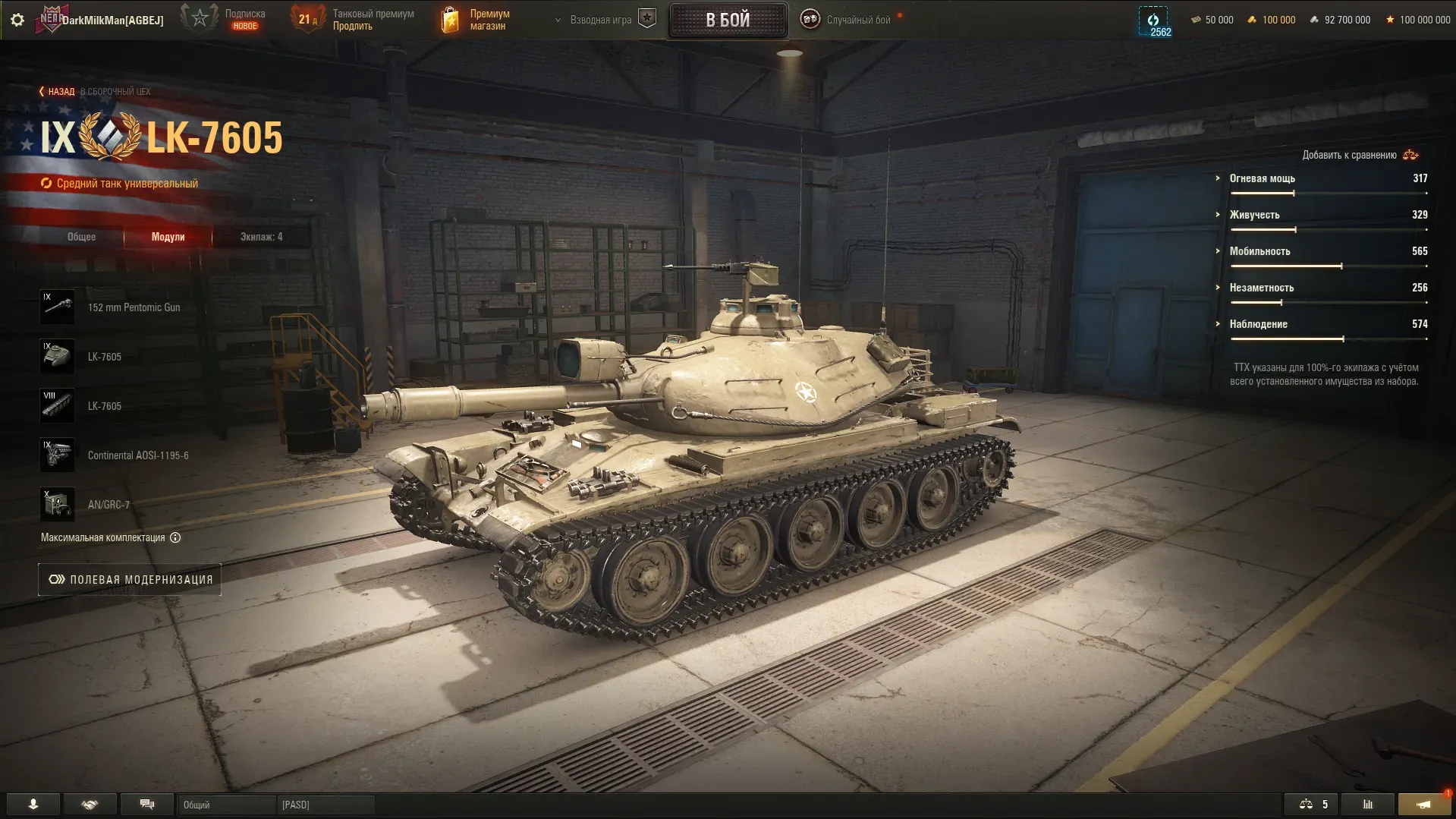Choose the Continental AOSI-1195-6 engine module

click(137, 455)
